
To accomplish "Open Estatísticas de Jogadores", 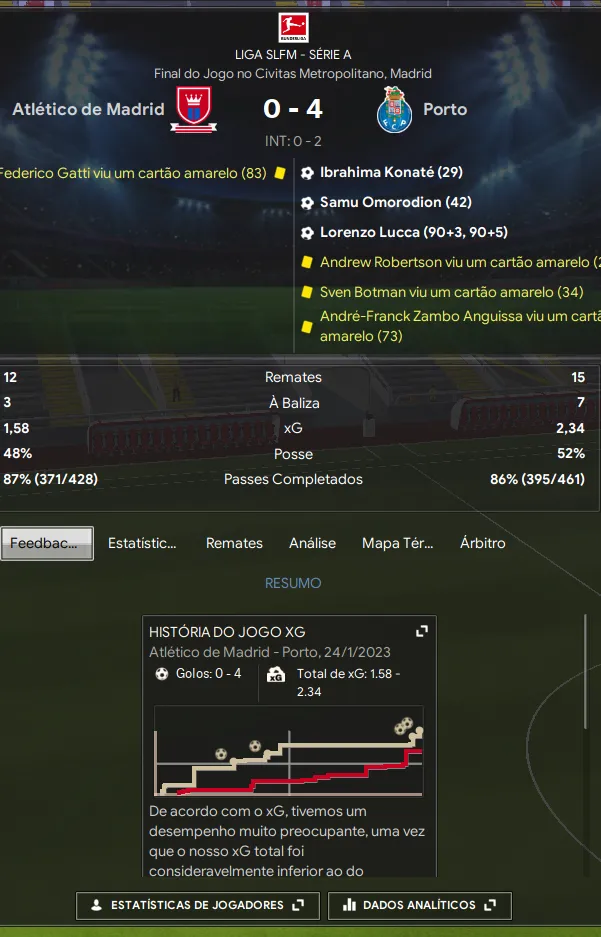I will pyautogui.click(x=197, y=905).
